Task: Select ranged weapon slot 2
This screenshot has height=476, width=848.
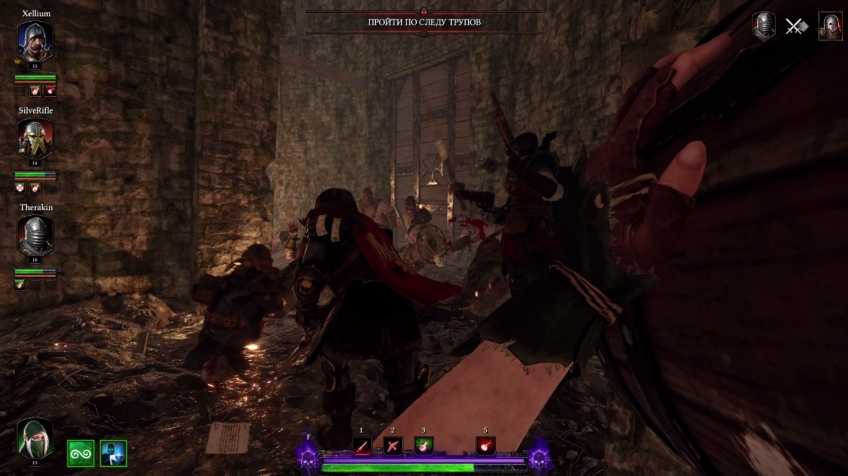Action: [392, 446]
